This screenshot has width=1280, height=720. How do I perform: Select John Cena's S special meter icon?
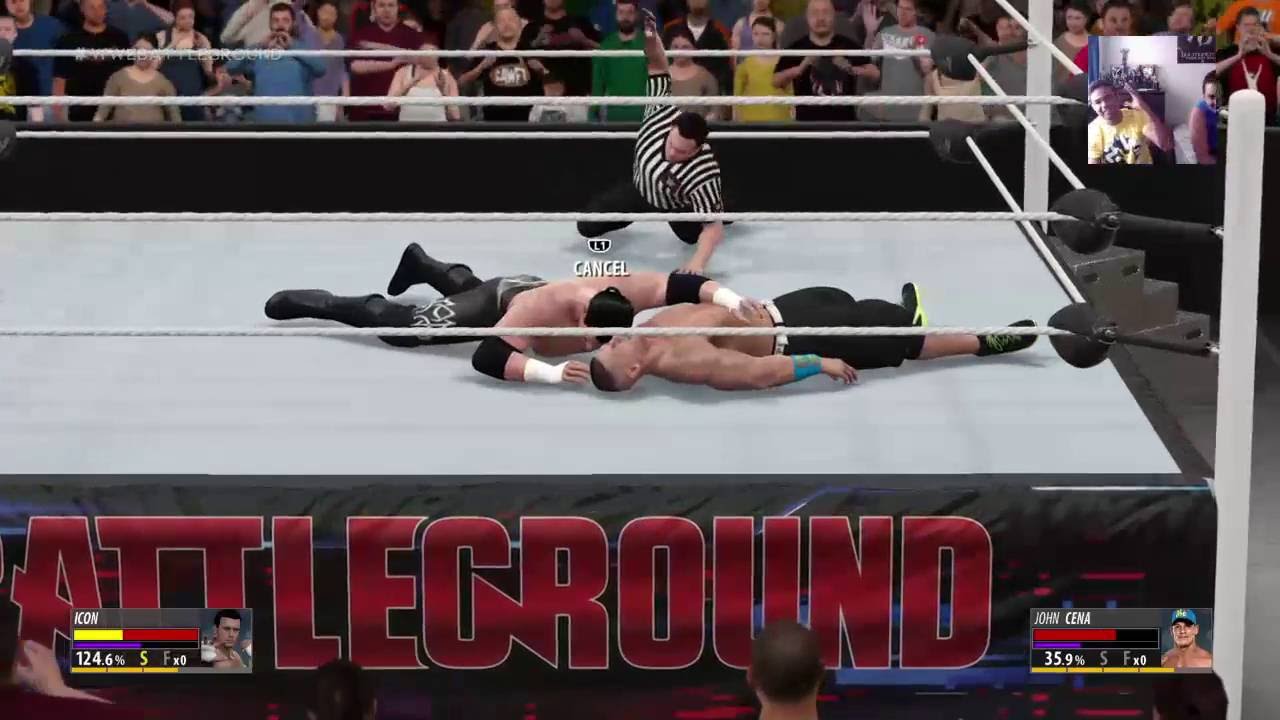(1103, 658)
